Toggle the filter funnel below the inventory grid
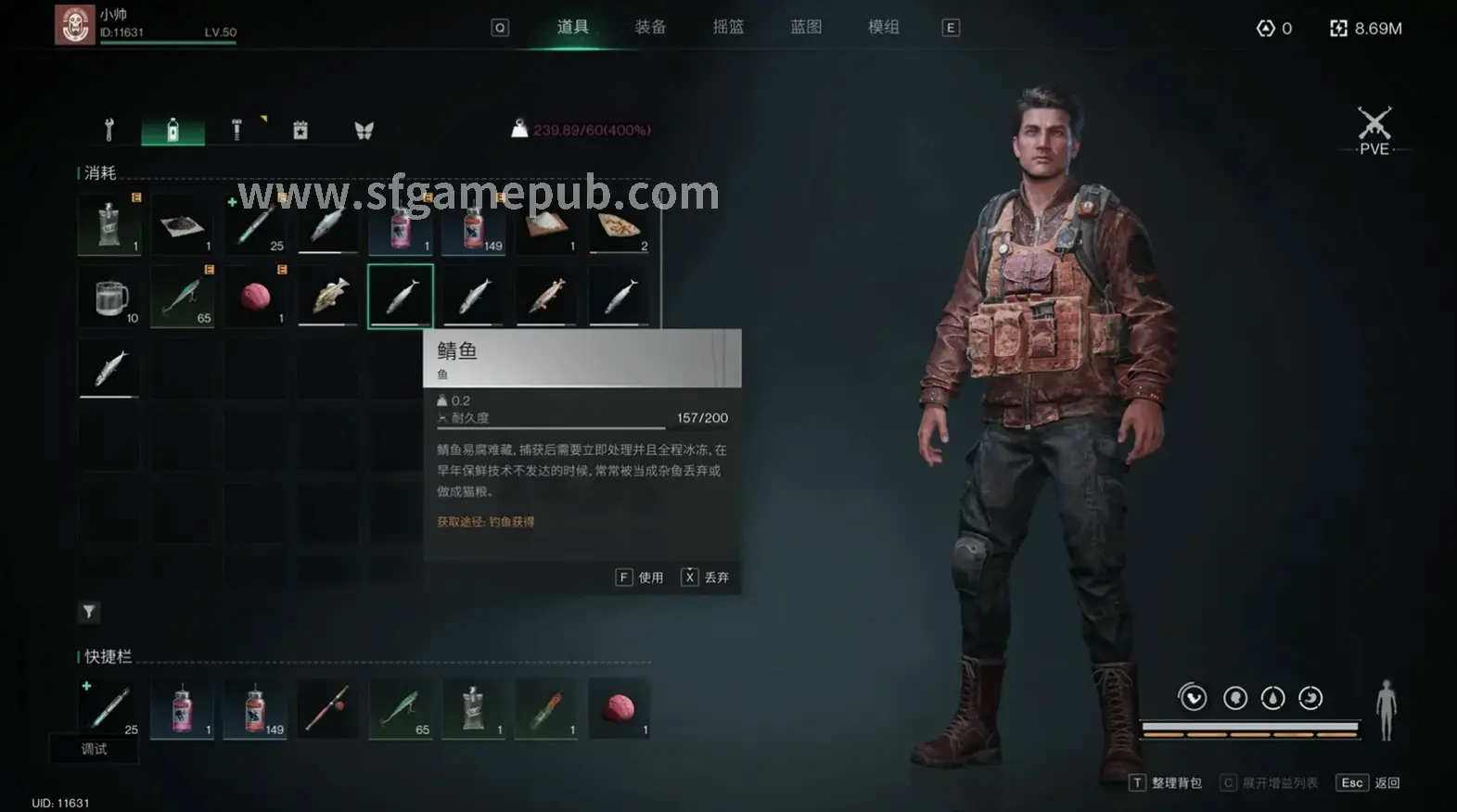 tap(88, 613)
